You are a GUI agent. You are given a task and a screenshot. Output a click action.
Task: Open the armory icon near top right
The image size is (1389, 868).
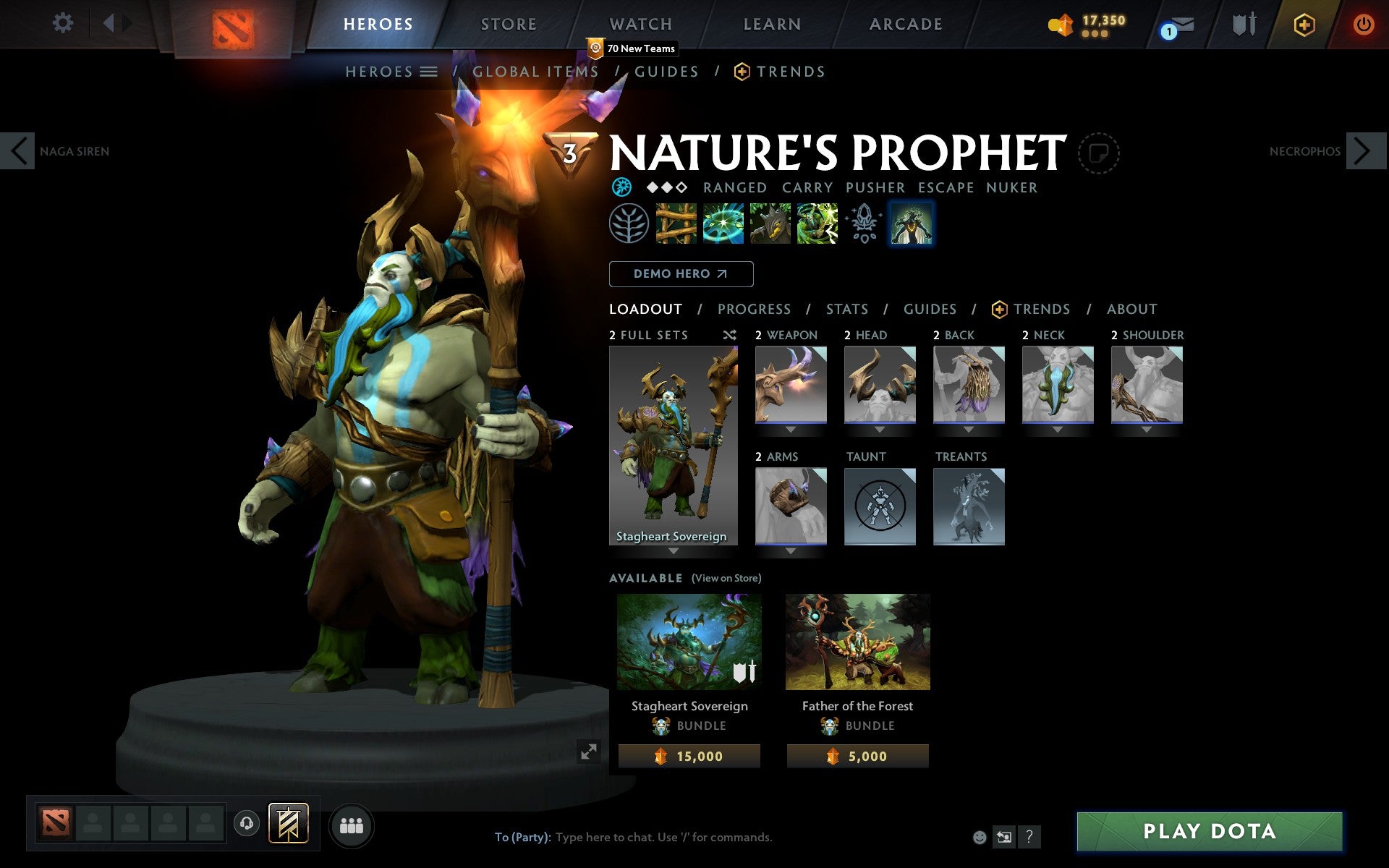pyautogui.click(x=1244, y=23)
